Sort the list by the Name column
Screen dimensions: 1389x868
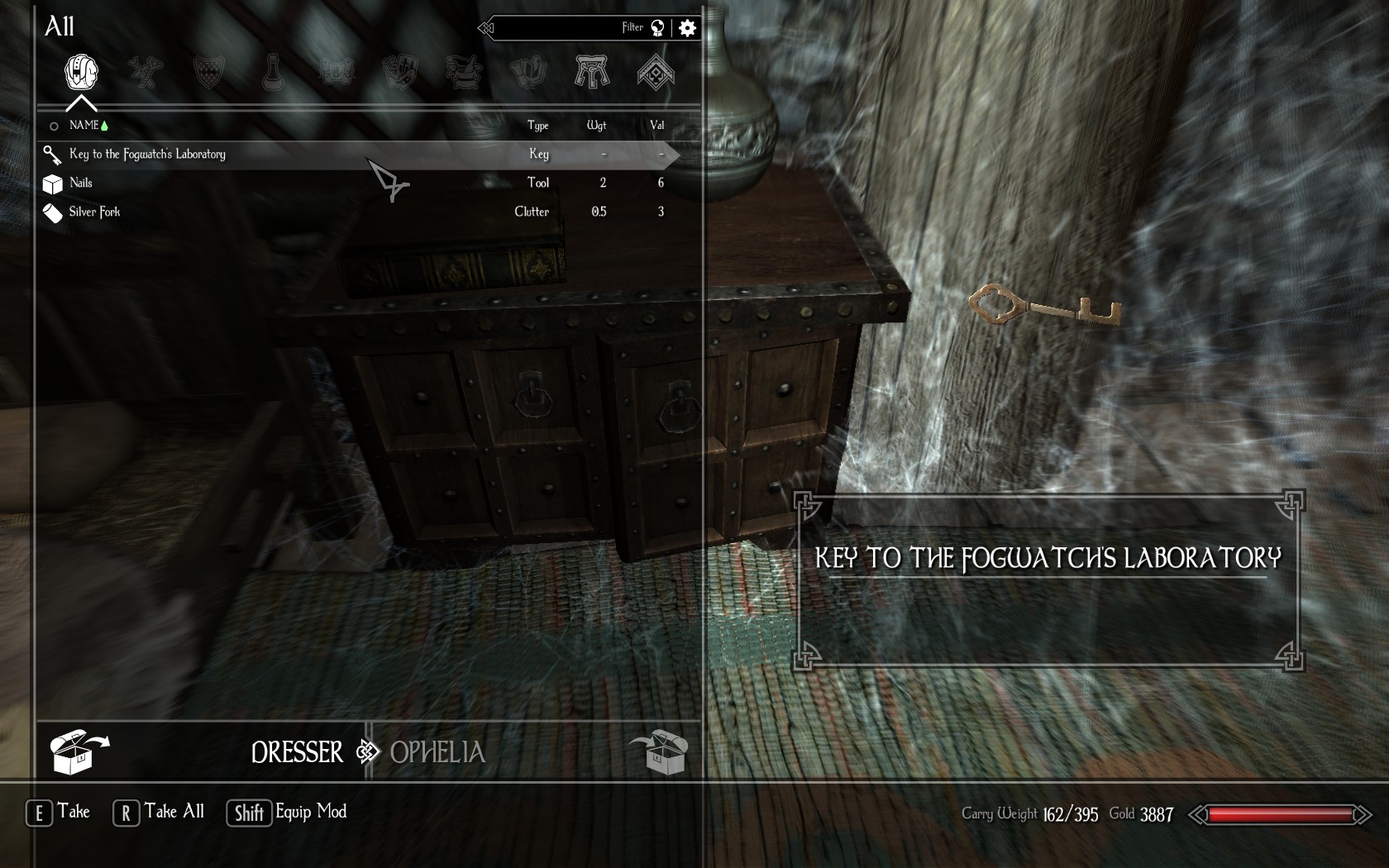coord(84,126)
